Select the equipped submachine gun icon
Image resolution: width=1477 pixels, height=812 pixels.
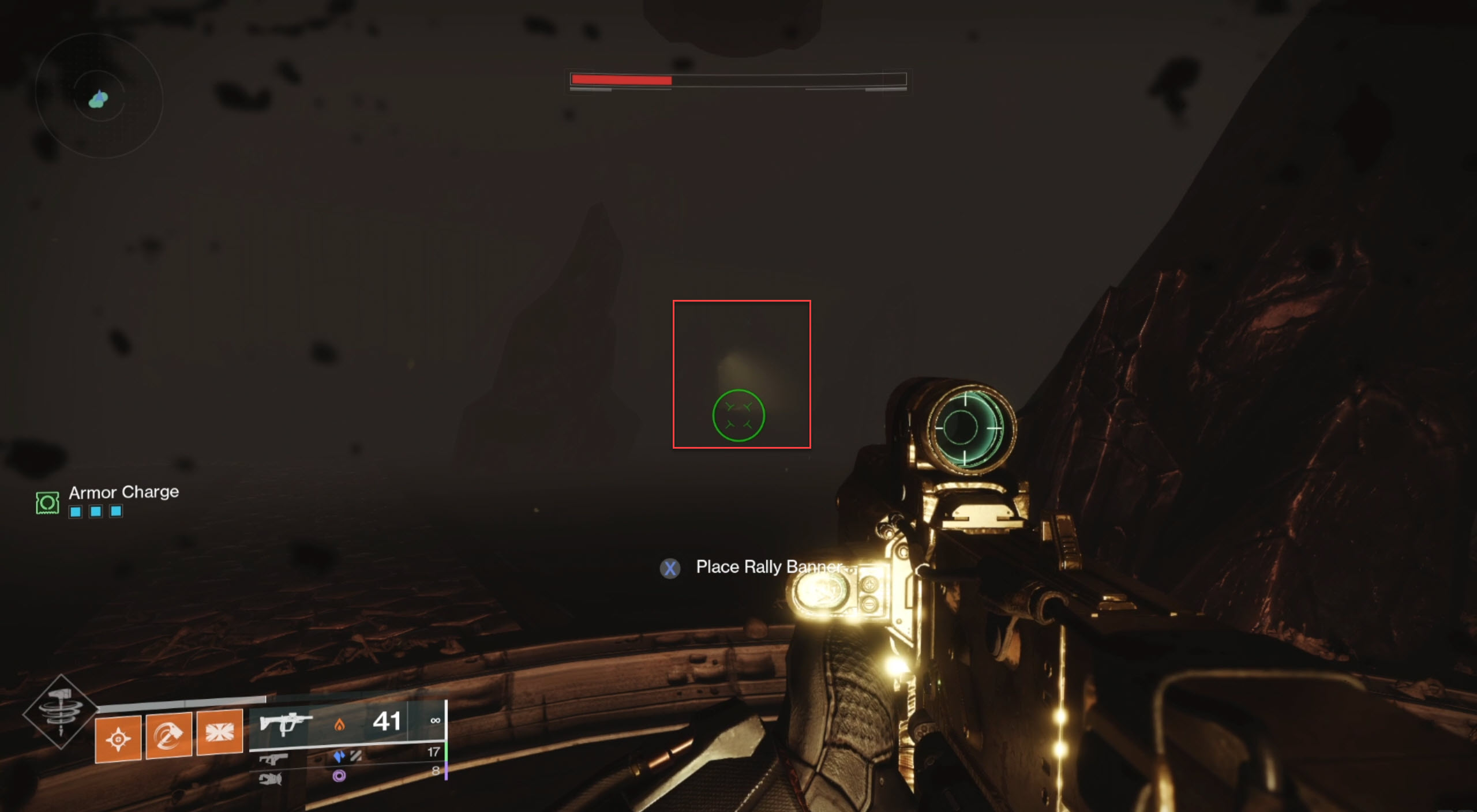(284, 722)
